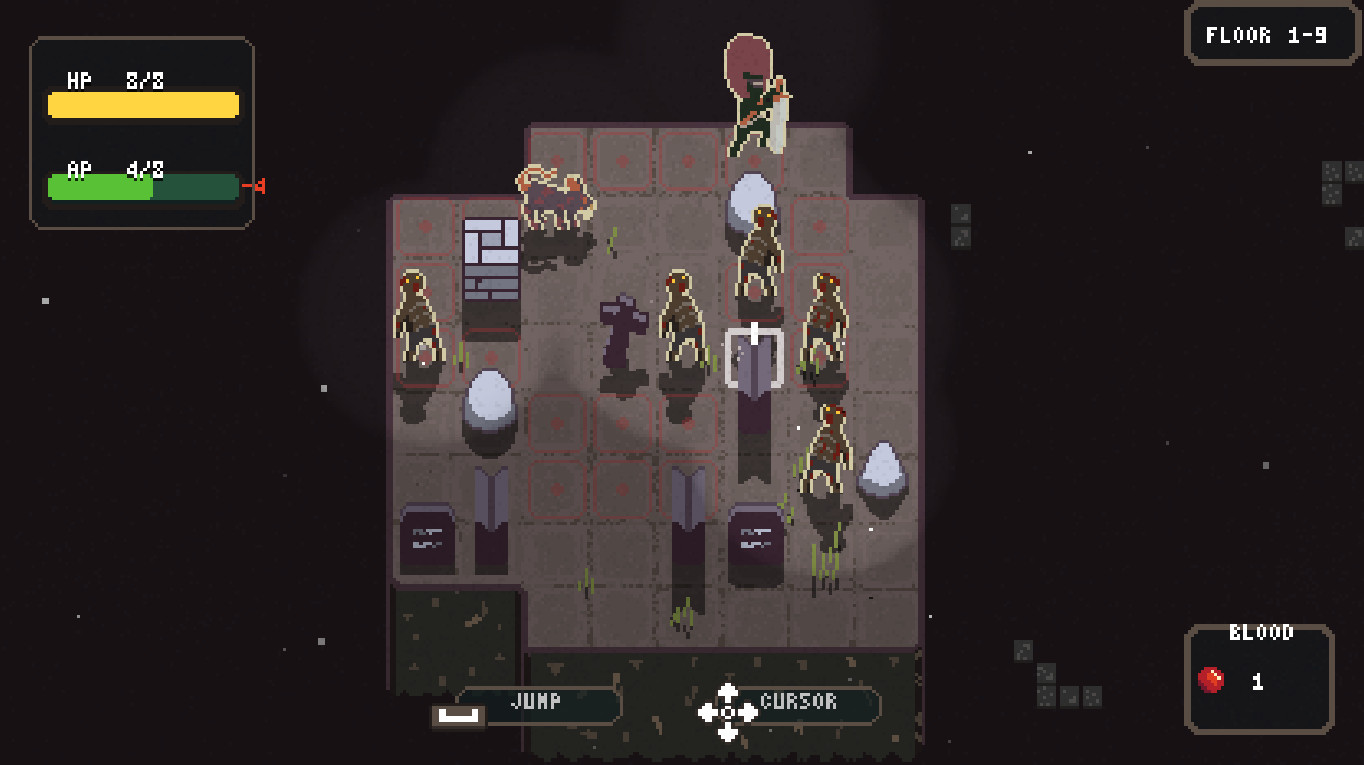The width and height of the screenshot is (1364, 765).
Task: Click the green AP bar
Action: (100, 186)
